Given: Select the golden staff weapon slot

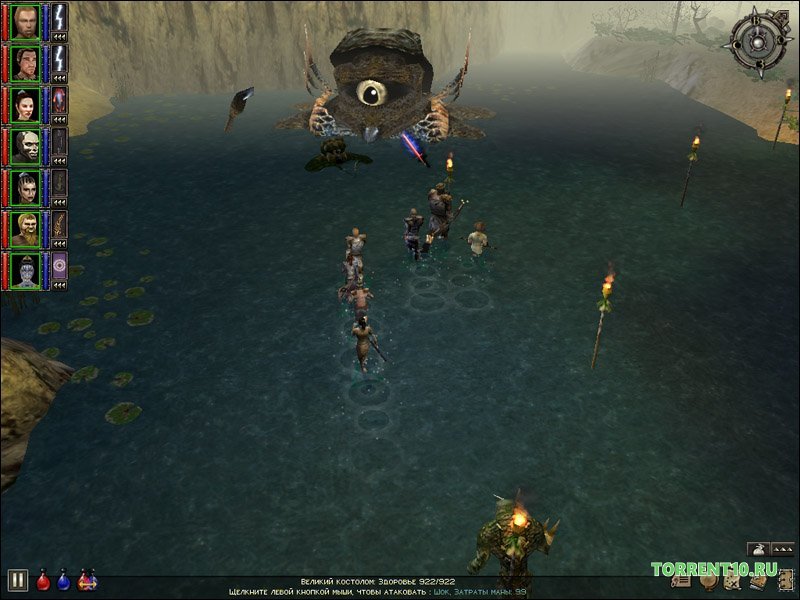Looking at the screenshot, I should tap(60, 224).
